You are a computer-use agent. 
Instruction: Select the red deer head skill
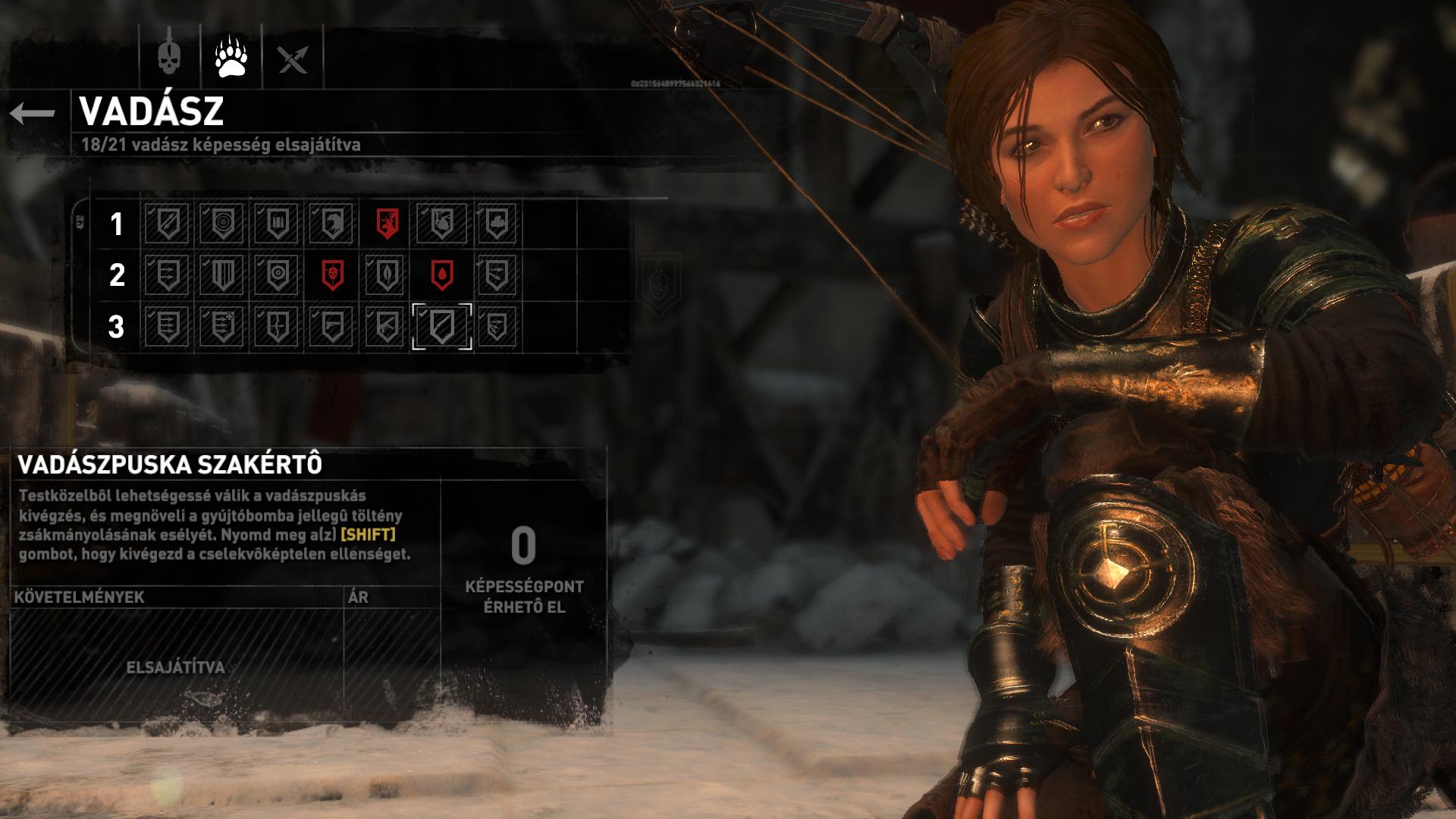(x=388, y=224)
